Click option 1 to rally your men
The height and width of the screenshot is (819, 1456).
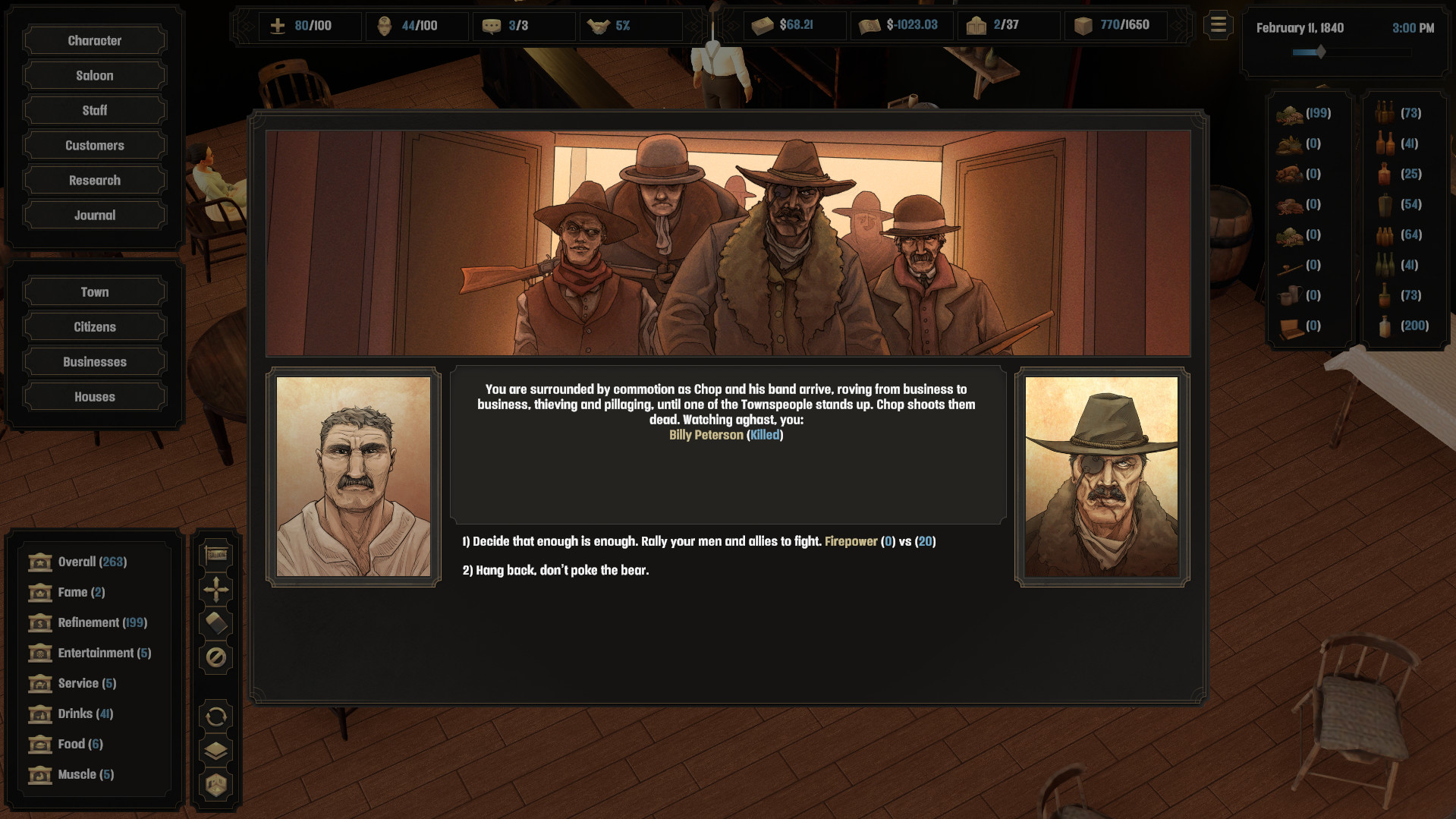click(x=698, y=541)
